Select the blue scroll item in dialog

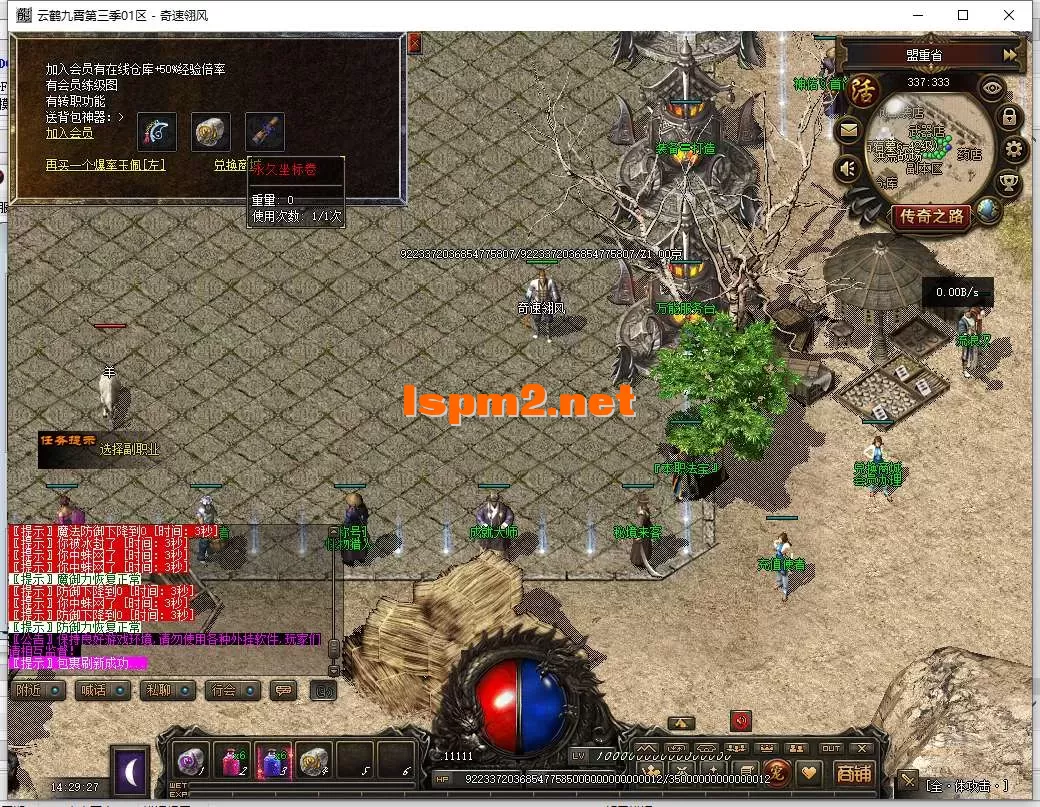click(265, 131)
